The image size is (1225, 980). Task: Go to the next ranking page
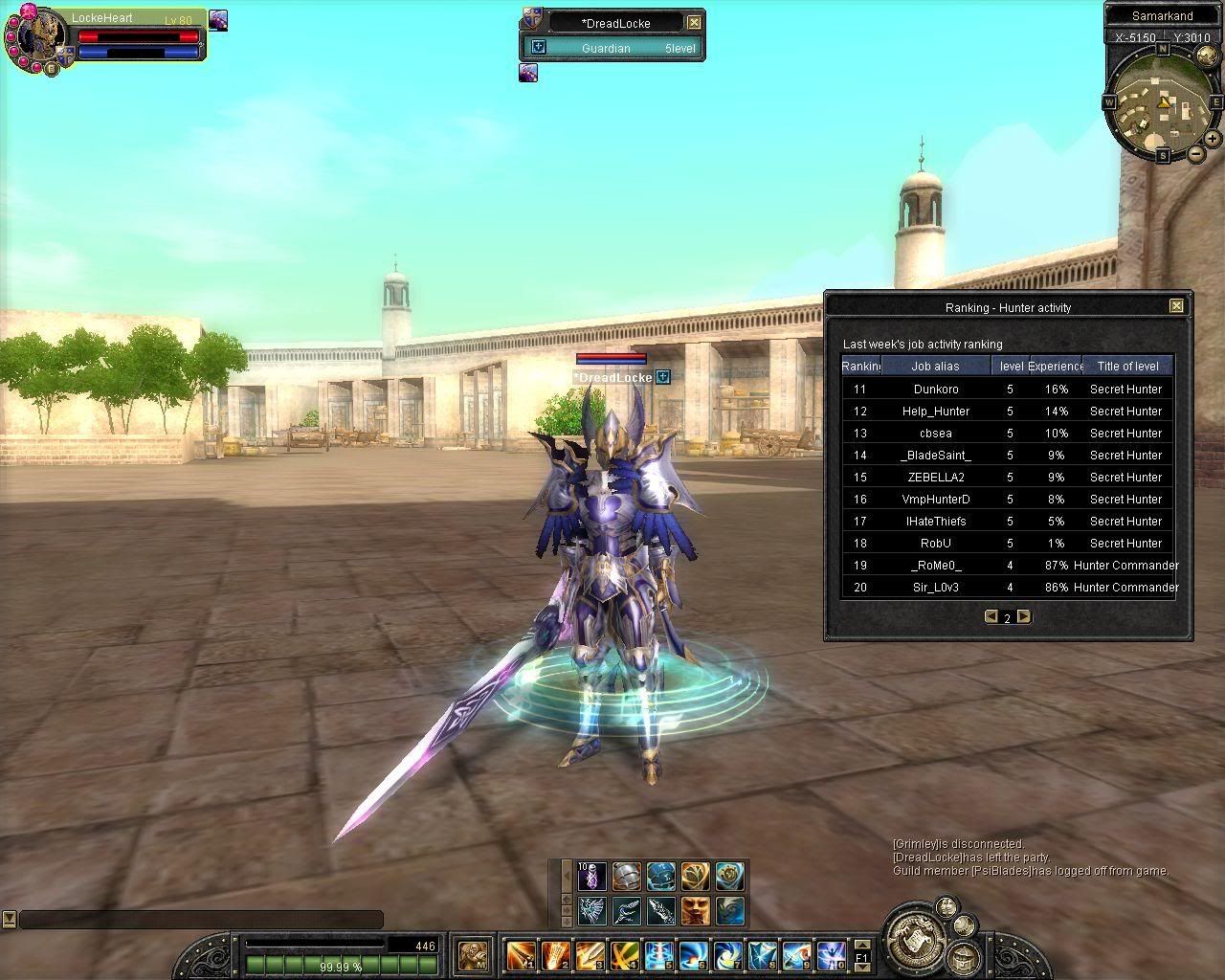coord(1024,617)
